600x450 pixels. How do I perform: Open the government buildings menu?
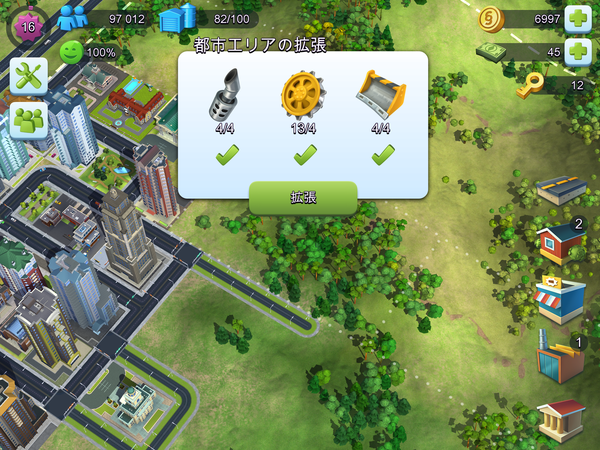pos(559,418)
